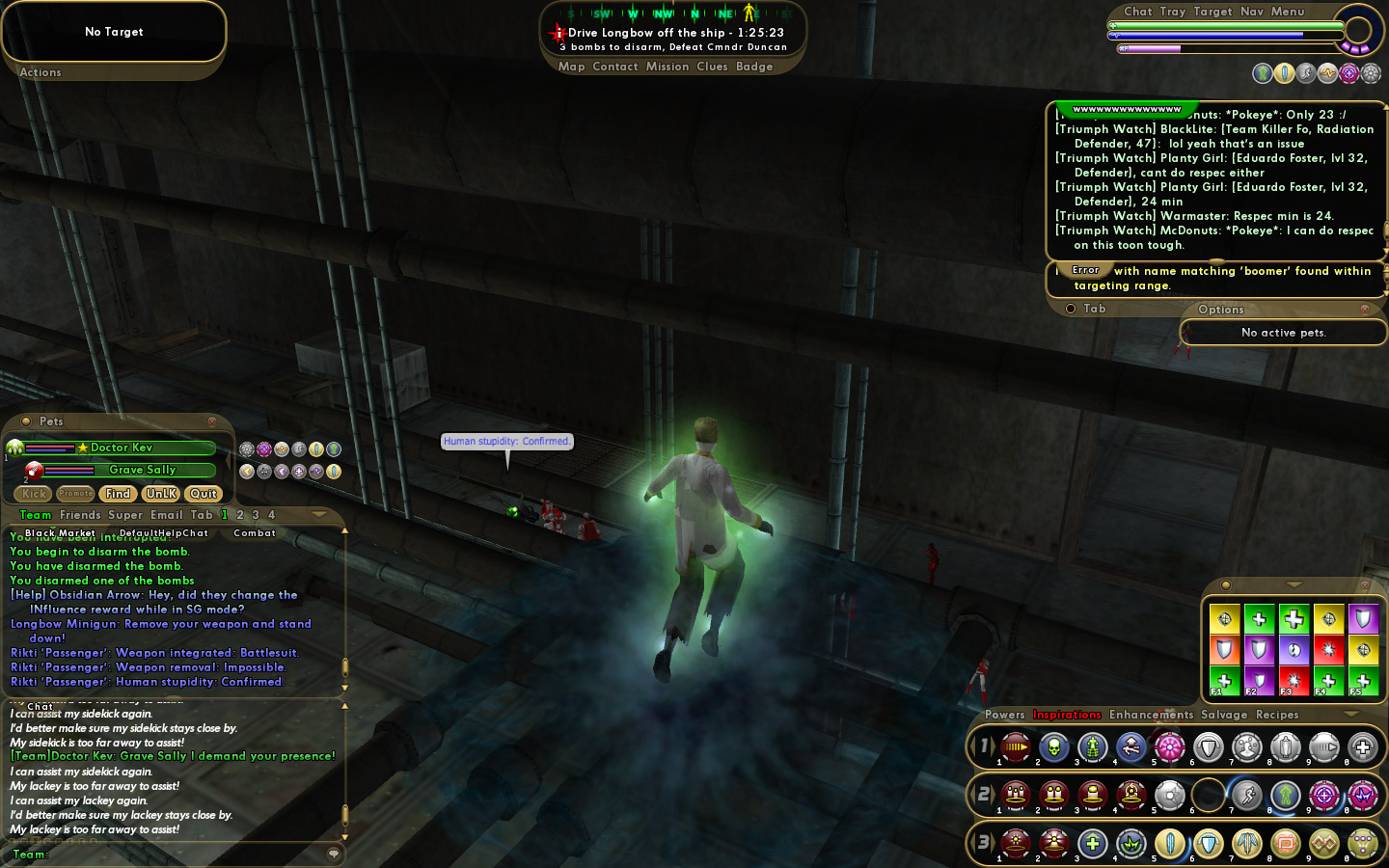Switch chat to the Friends tab
Screen dimensions: 1389x868
coord(80,515)
